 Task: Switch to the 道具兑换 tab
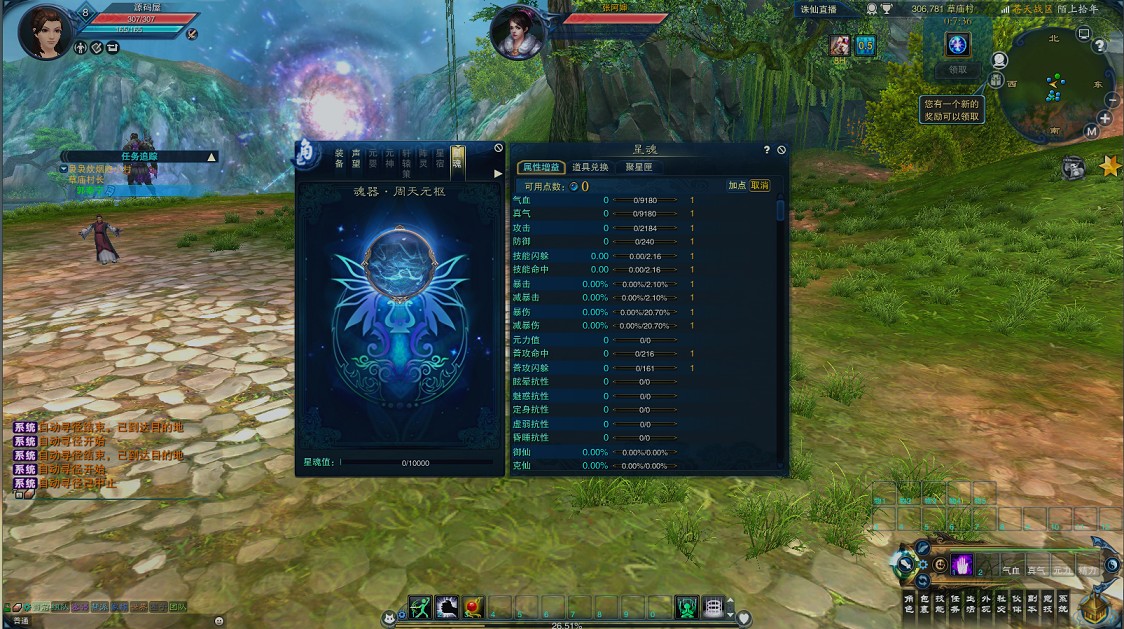590,167
